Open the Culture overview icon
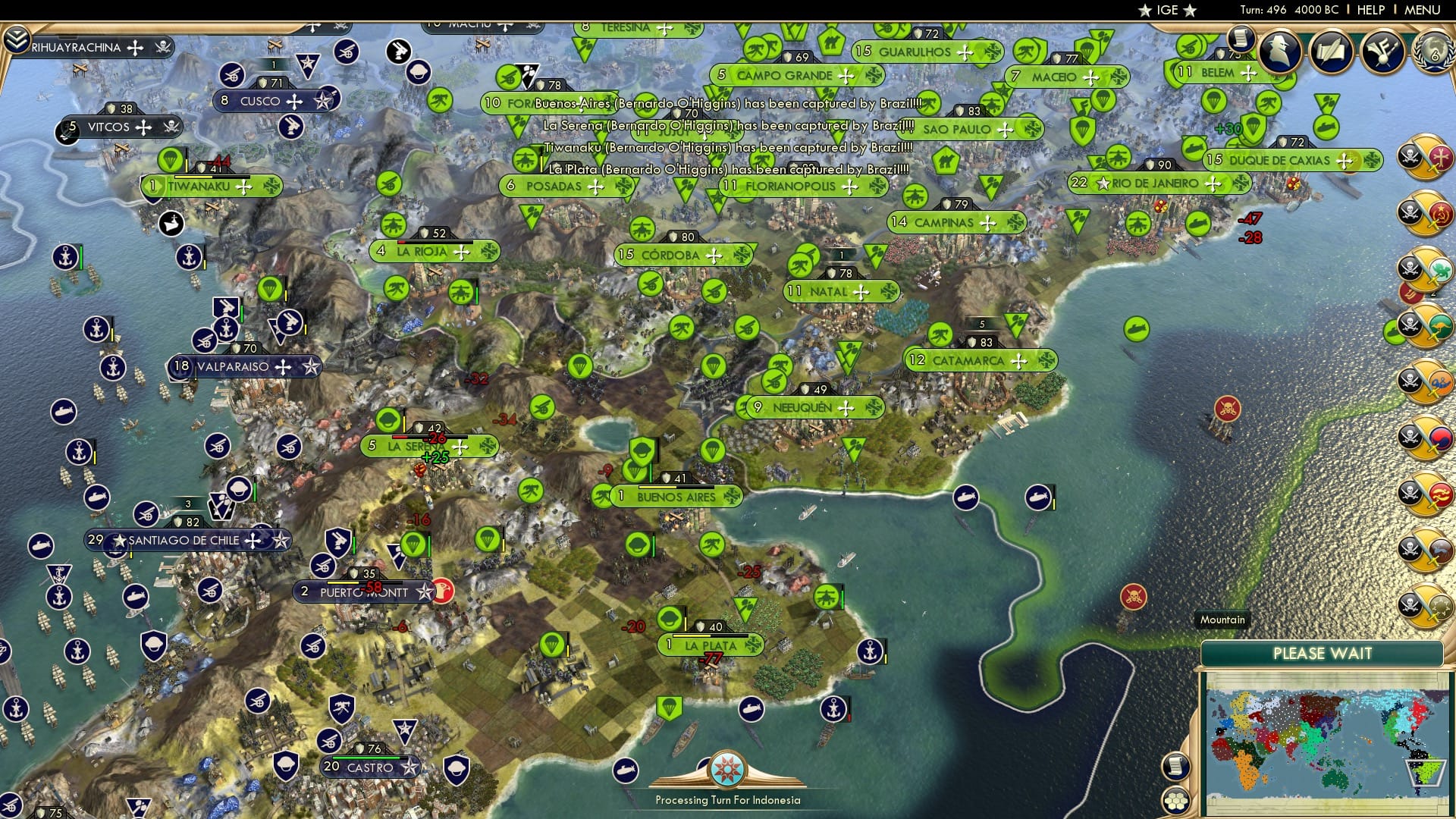 coord(1382,53)
